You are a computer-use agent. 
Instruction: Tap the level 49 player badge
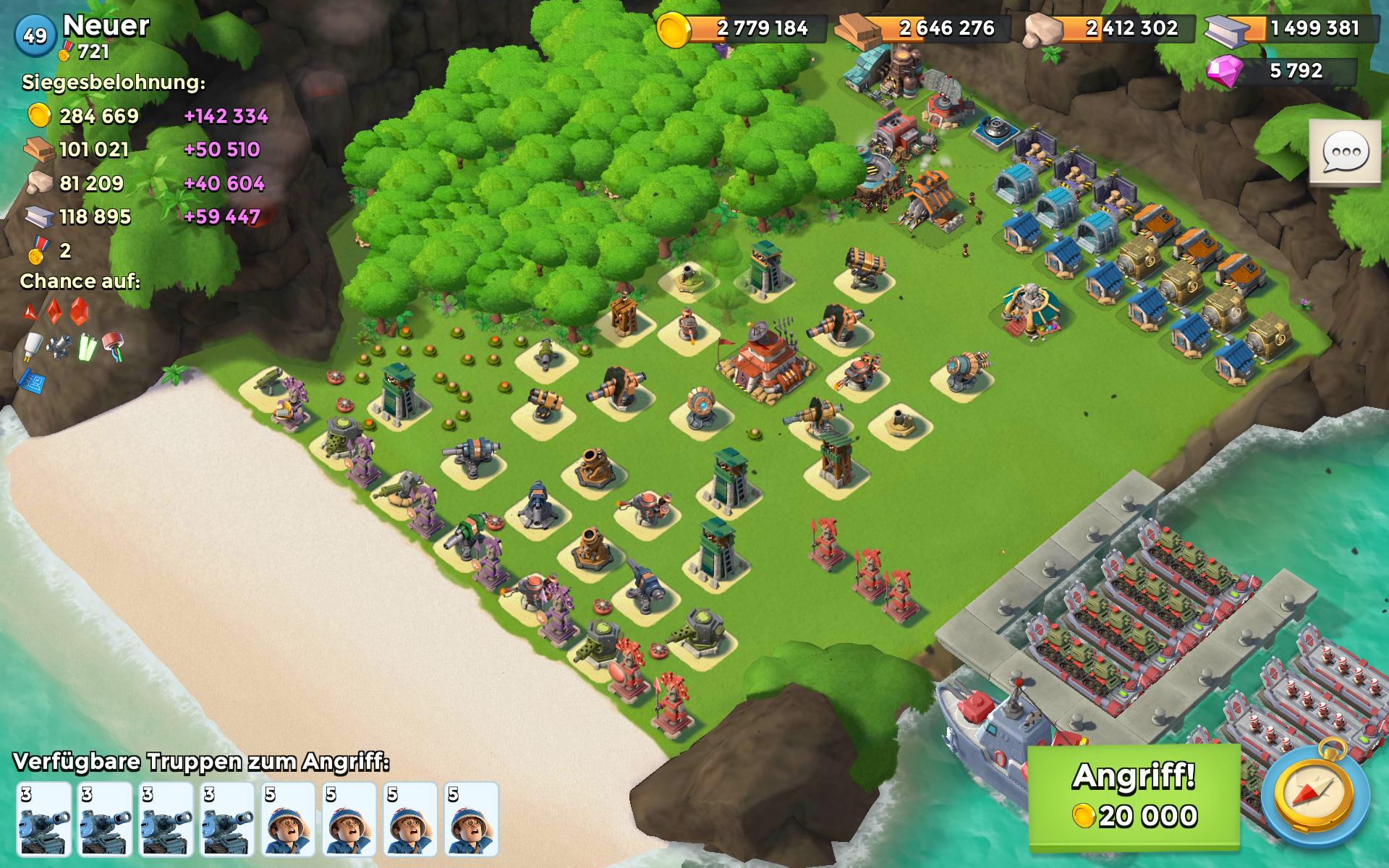click(35, 35)
